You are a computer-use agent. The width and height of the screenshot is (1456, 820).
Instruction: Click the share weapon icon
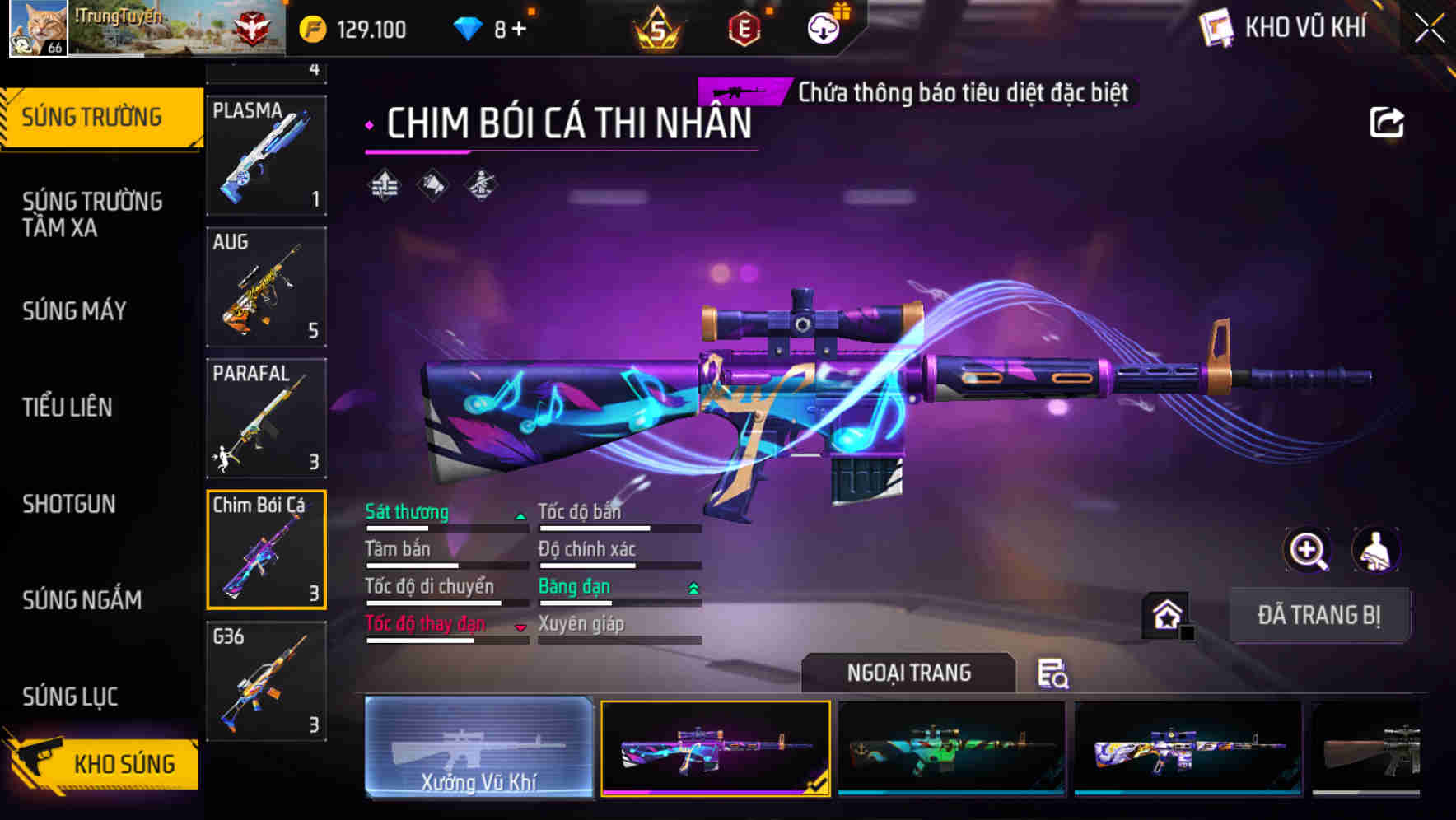click(1388, 121)
